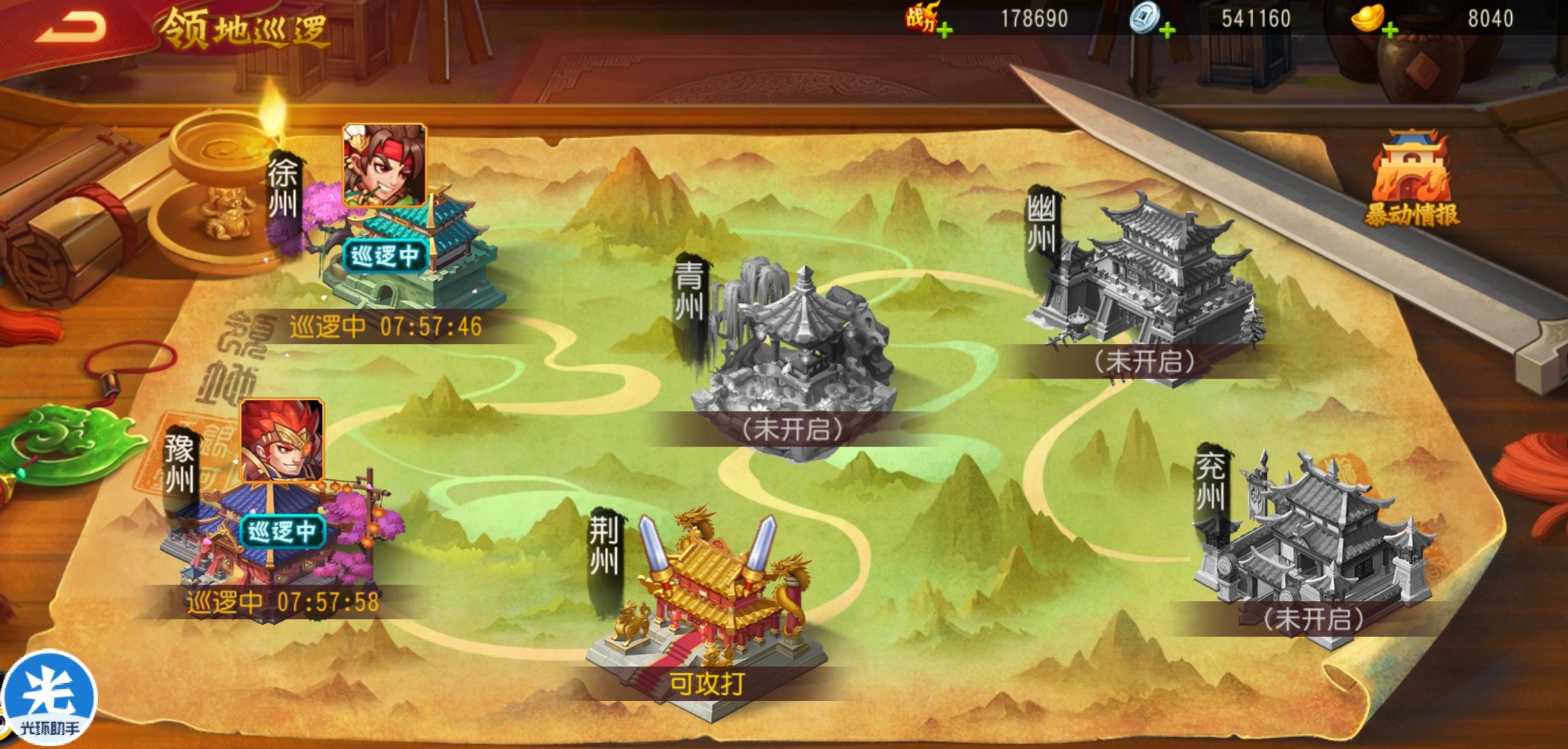Attack the golden 荆州 palace
Screen dimensions: 1568x749
pyautogui.click(x=708, y=610)
